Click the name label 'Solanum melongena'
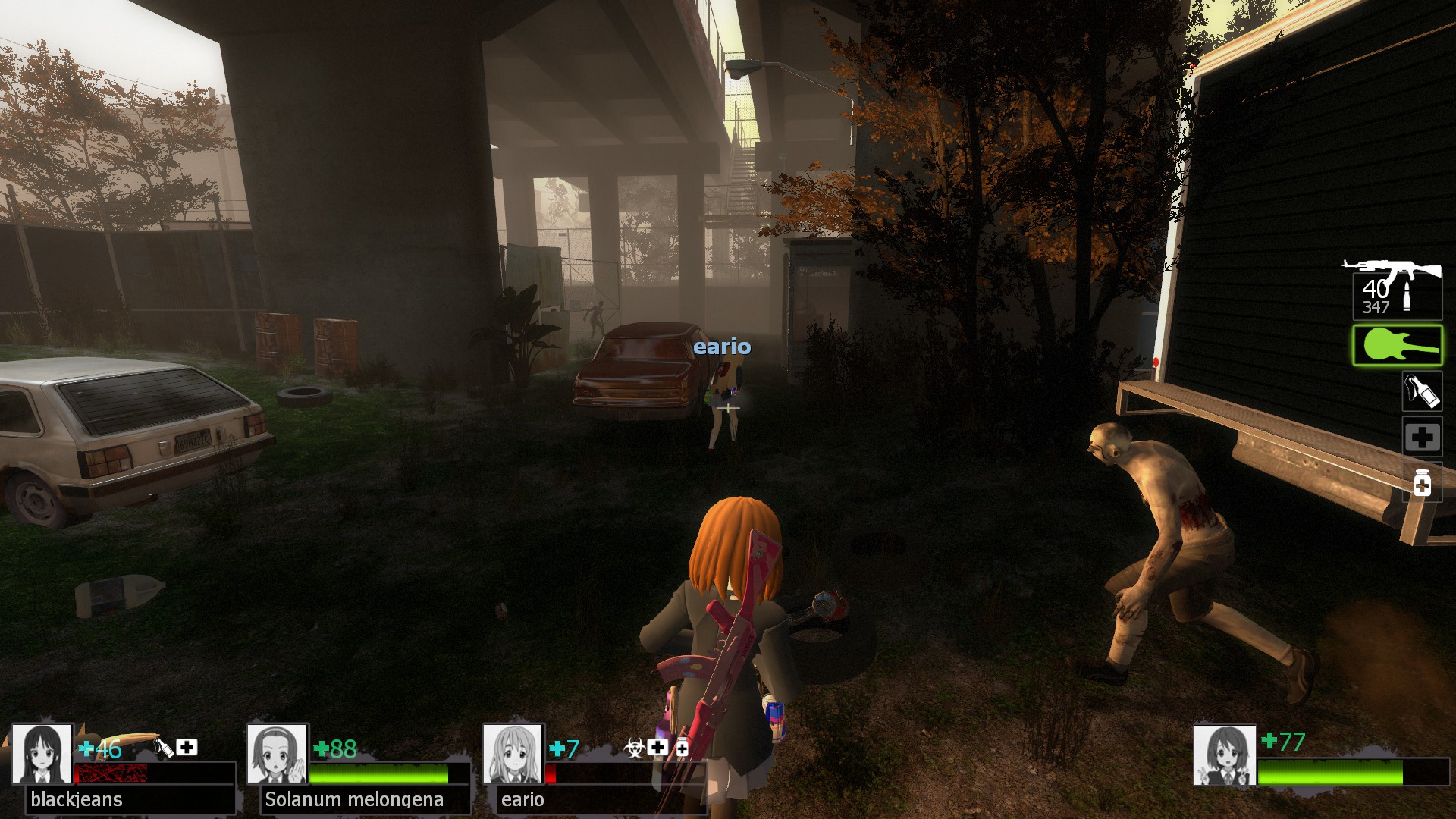 point(353,799)
